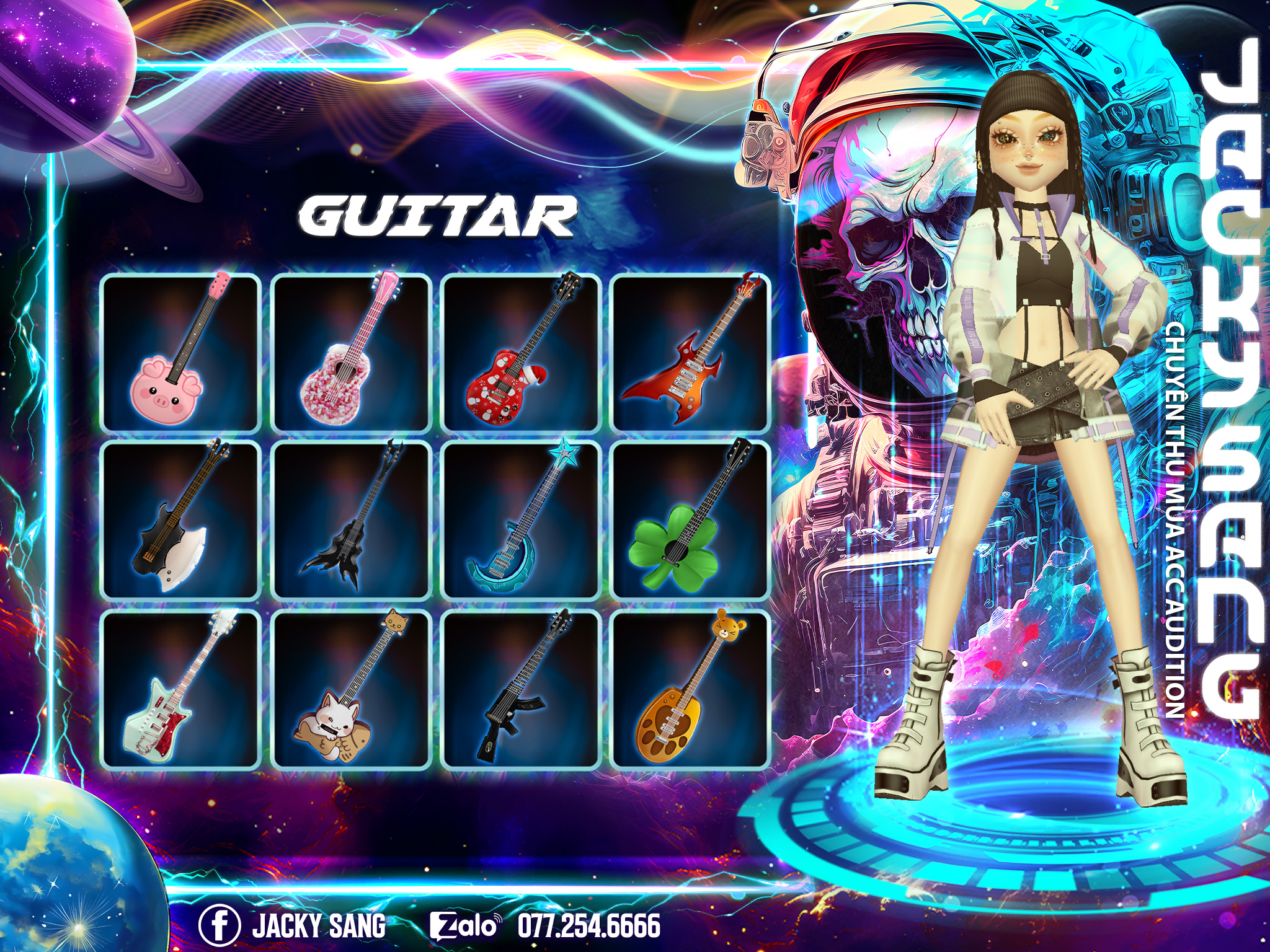Select the red spiked flame guitar
This screenshot has height=952, width=1270.
coord(690,353)
